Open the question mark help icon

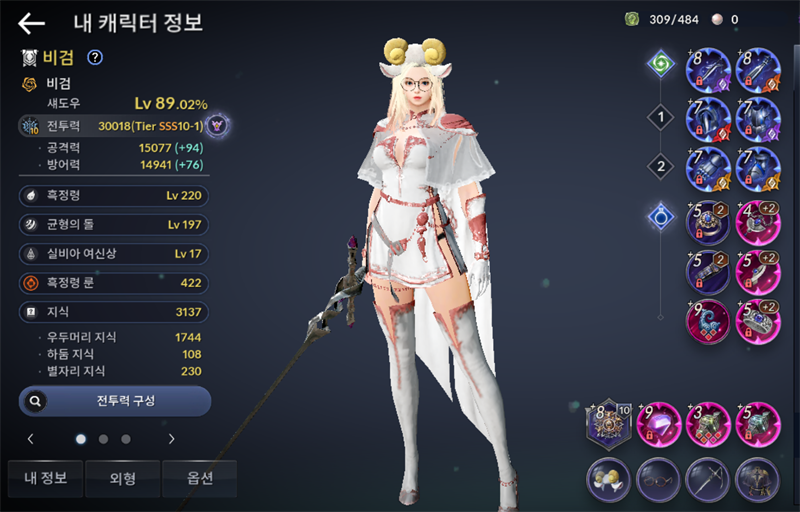(96, 58)
